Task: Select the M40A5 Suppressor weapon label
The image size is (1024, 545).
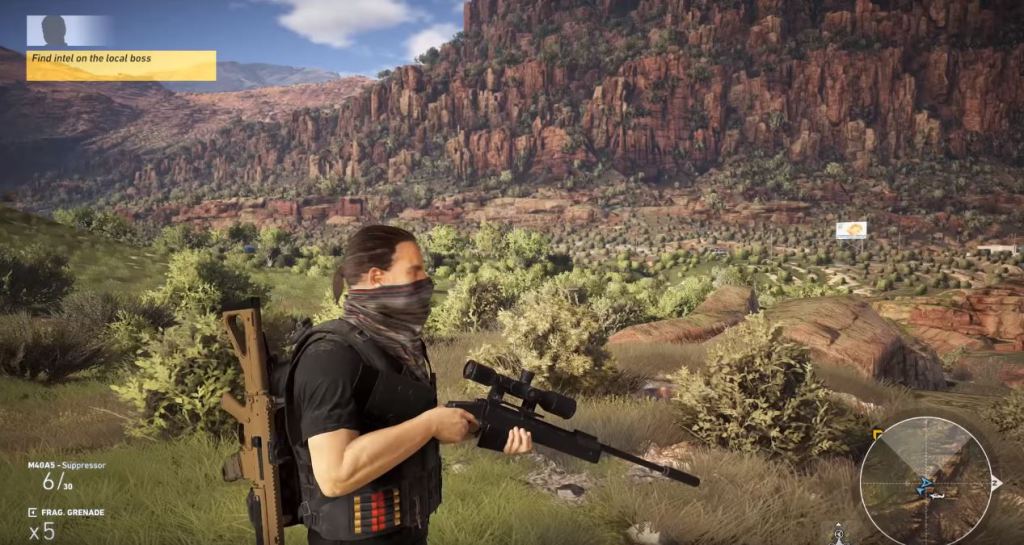Action: (x=66, y=465)
